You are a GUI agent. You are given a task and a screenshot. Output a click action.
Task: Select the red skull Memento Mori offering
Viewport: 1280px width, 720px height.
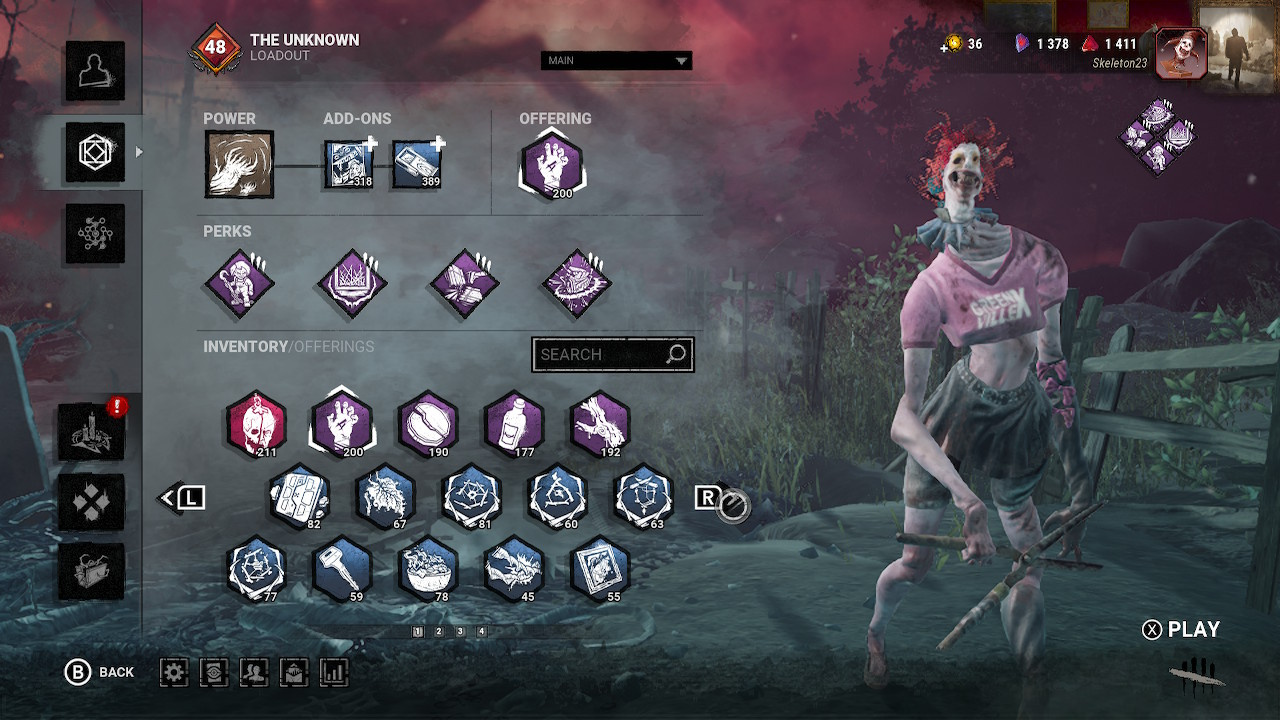pos(256,424)
